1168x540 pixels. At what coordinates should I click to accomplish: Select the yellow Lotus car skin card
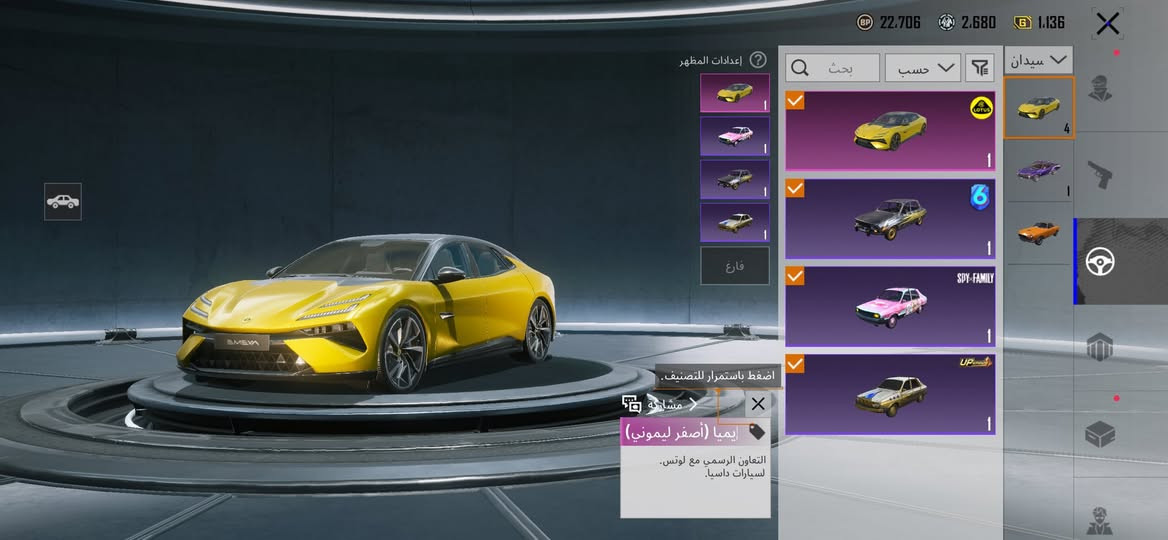pos(890,131)
